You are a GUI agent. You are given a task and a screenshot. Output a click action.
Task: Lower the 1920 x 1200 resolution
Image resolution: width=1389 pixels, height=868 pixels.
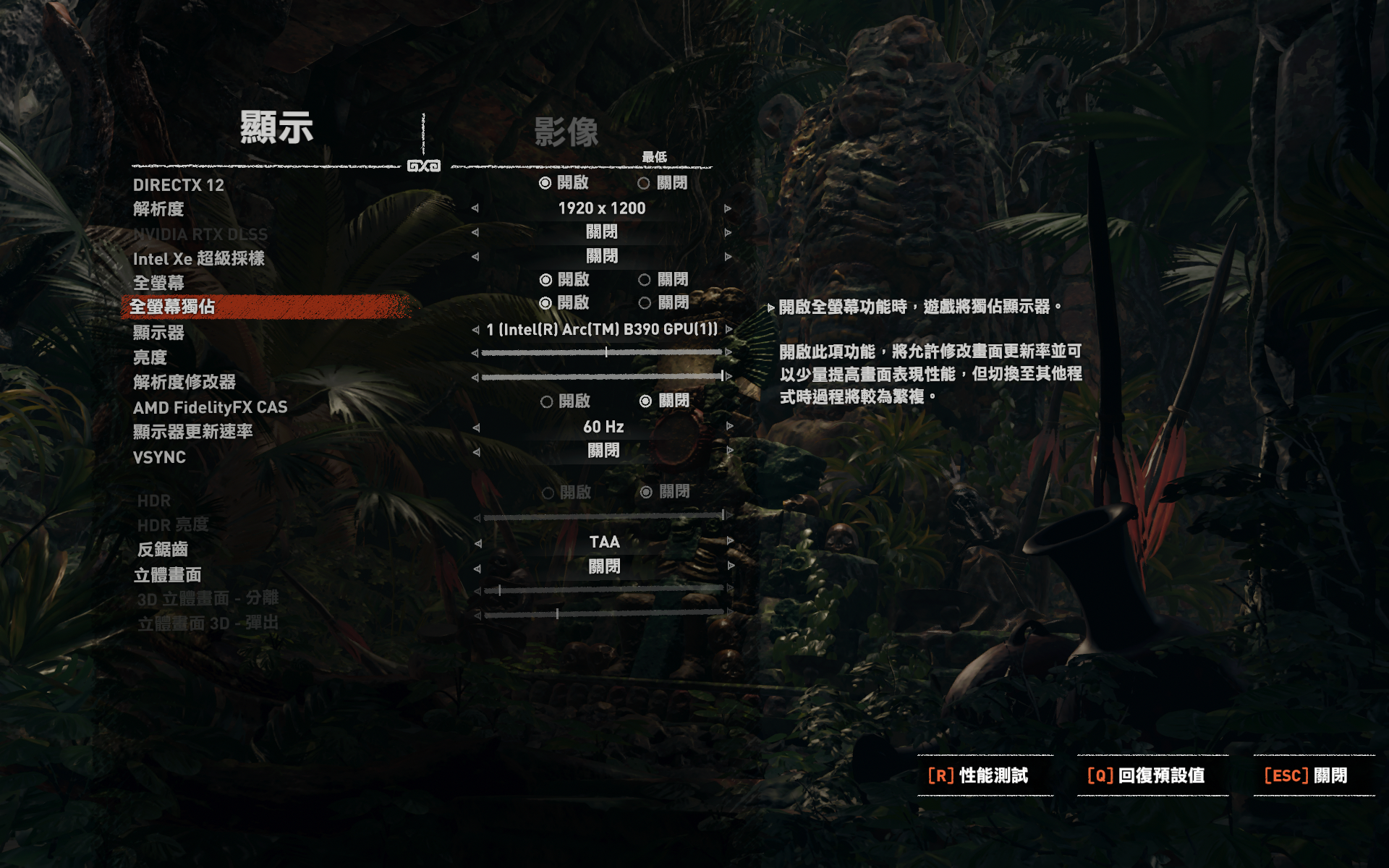pos(475,209)
